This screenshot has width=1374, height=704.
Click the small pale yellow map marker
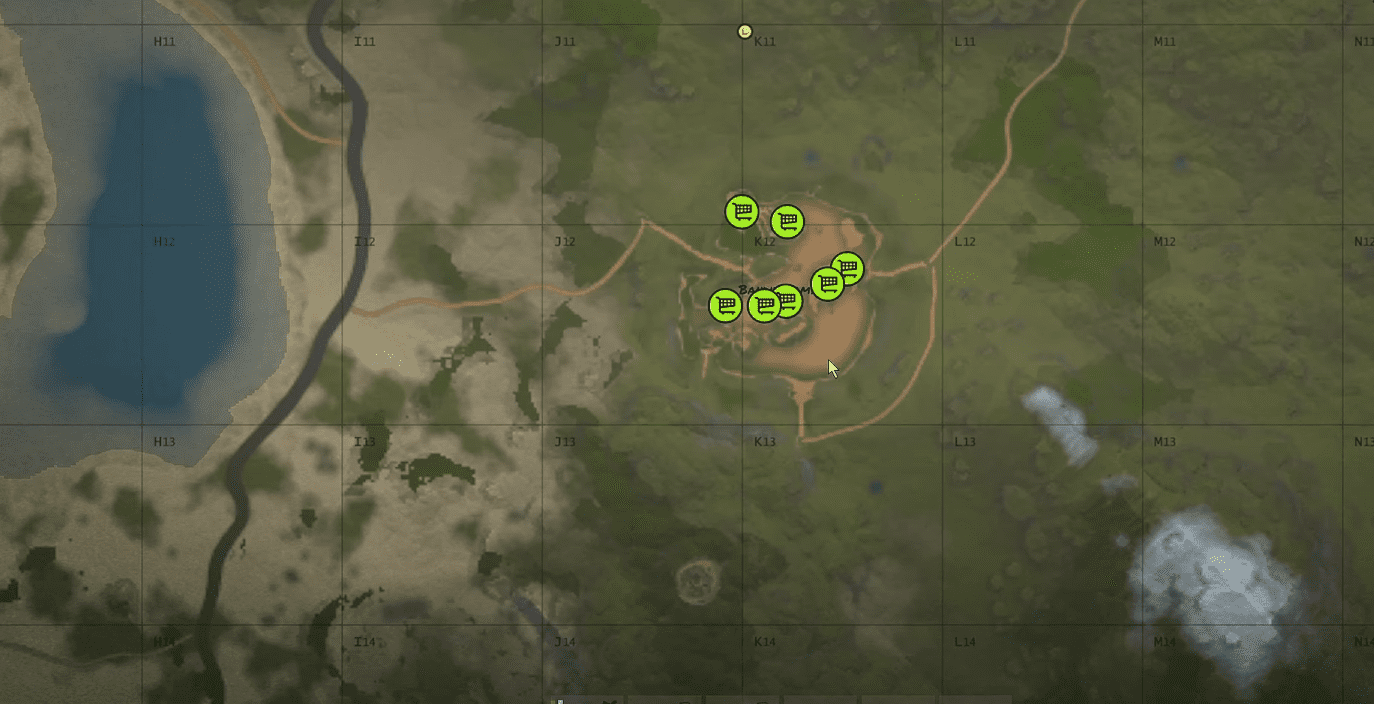744,31
